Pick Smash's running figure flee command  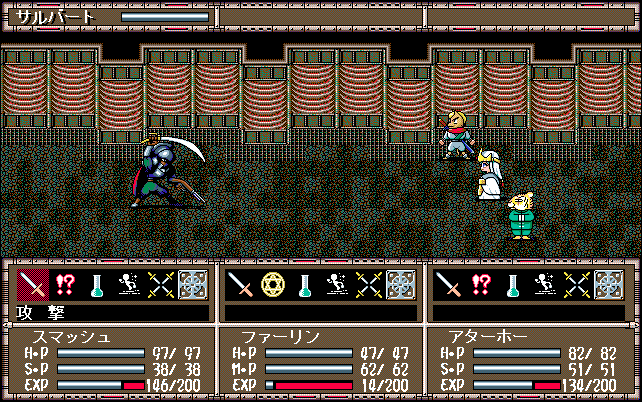click(x=128, y=286)
